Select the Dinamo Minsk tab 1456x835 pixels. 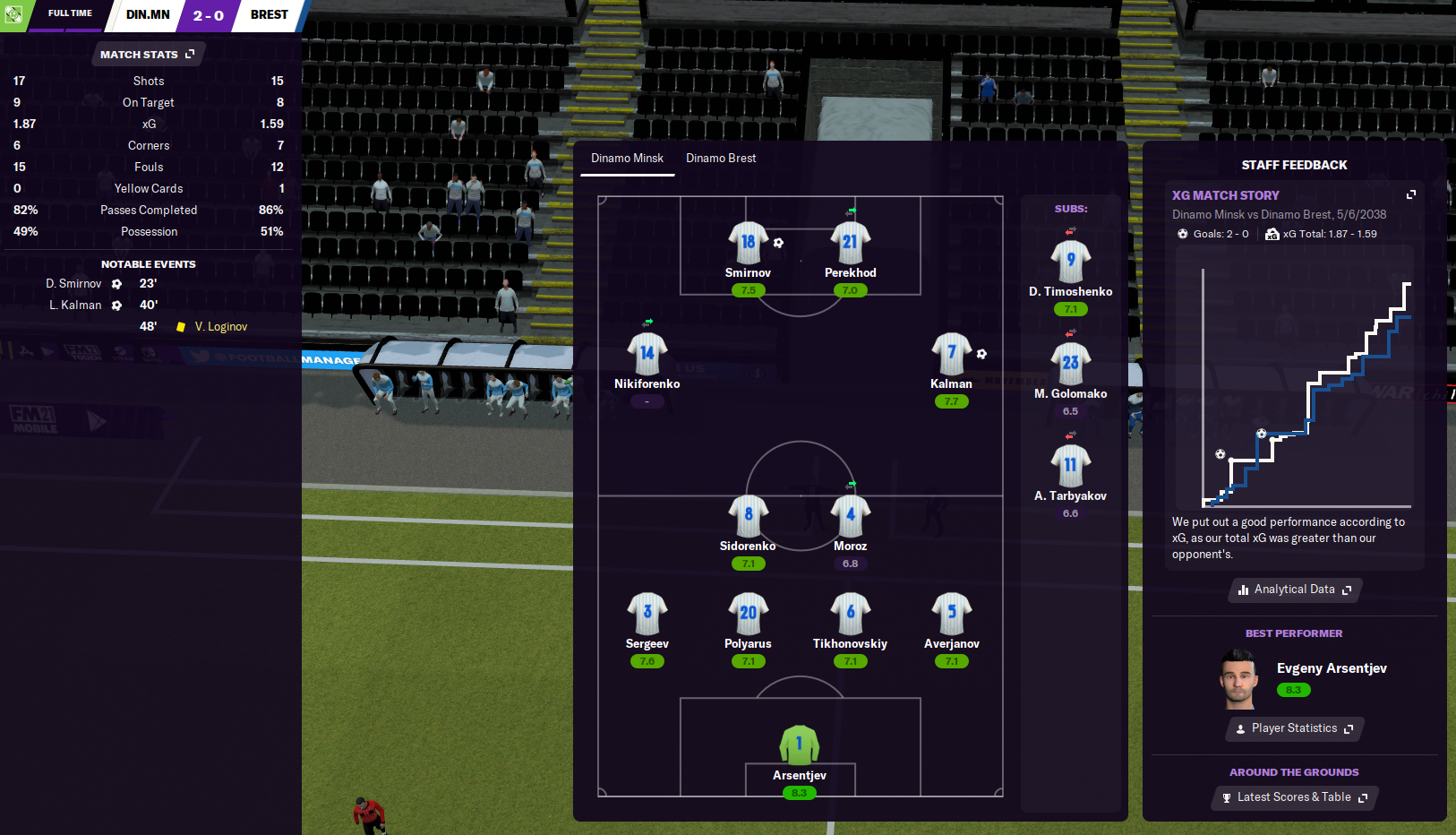(627, 159)
